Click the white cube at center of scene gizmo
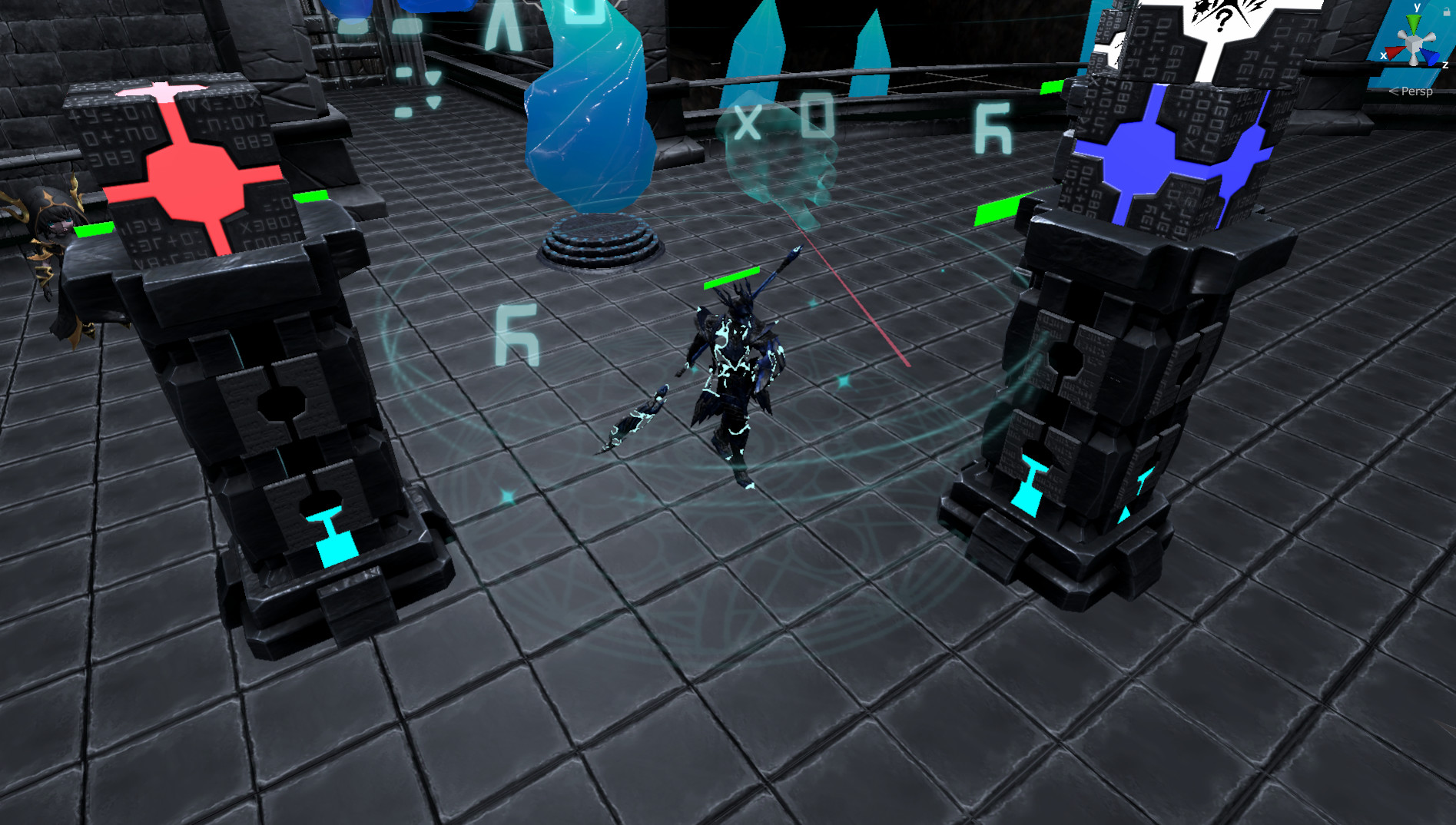1456x825 pixels. (1414, 42)
